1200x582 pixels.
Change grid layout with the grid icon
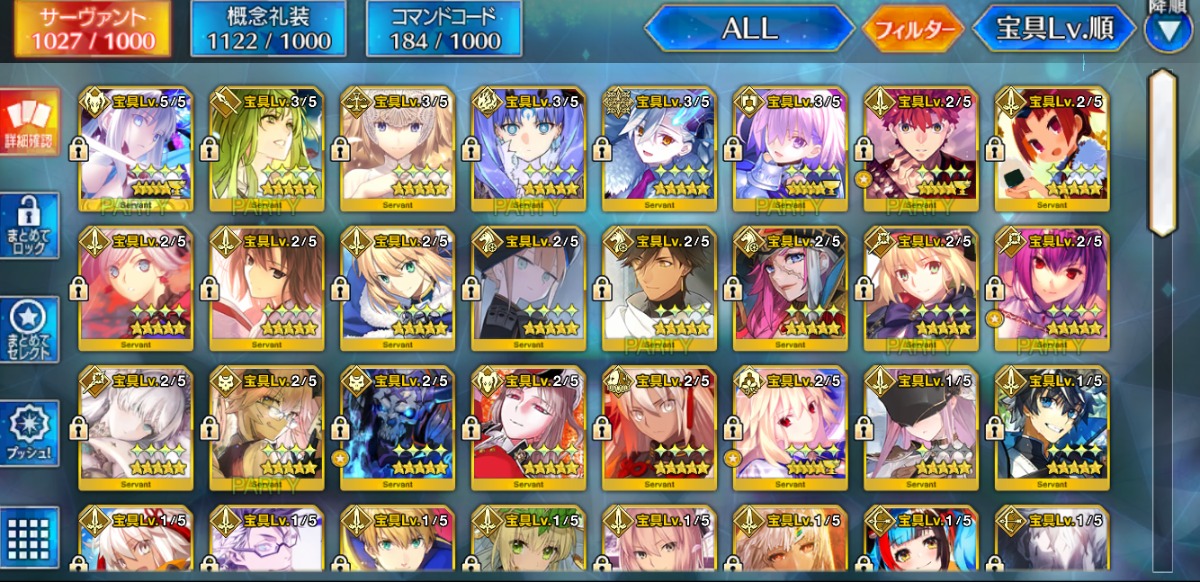pyautogui.click(x=30, y=537)
